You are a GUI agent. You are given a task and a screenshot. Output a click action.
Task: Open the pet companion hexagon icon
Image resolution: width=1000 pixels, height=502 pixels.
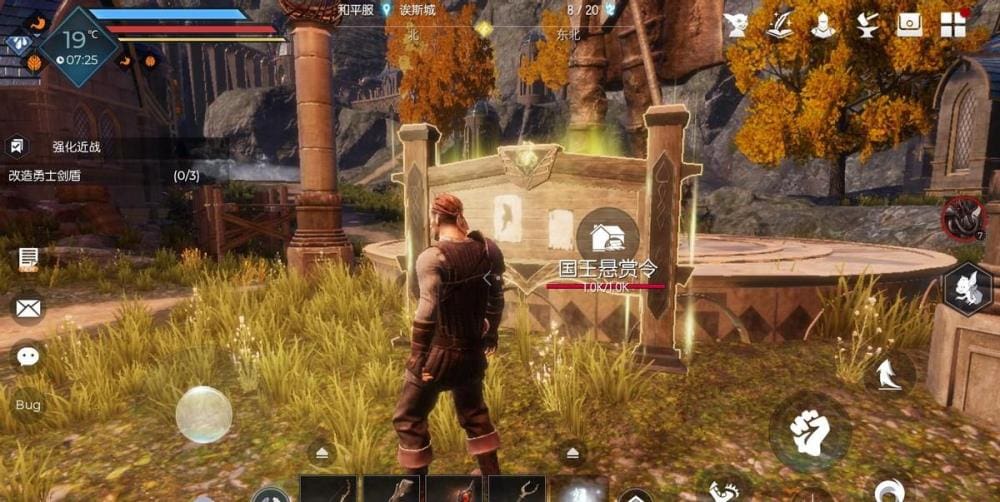(968, 289)
